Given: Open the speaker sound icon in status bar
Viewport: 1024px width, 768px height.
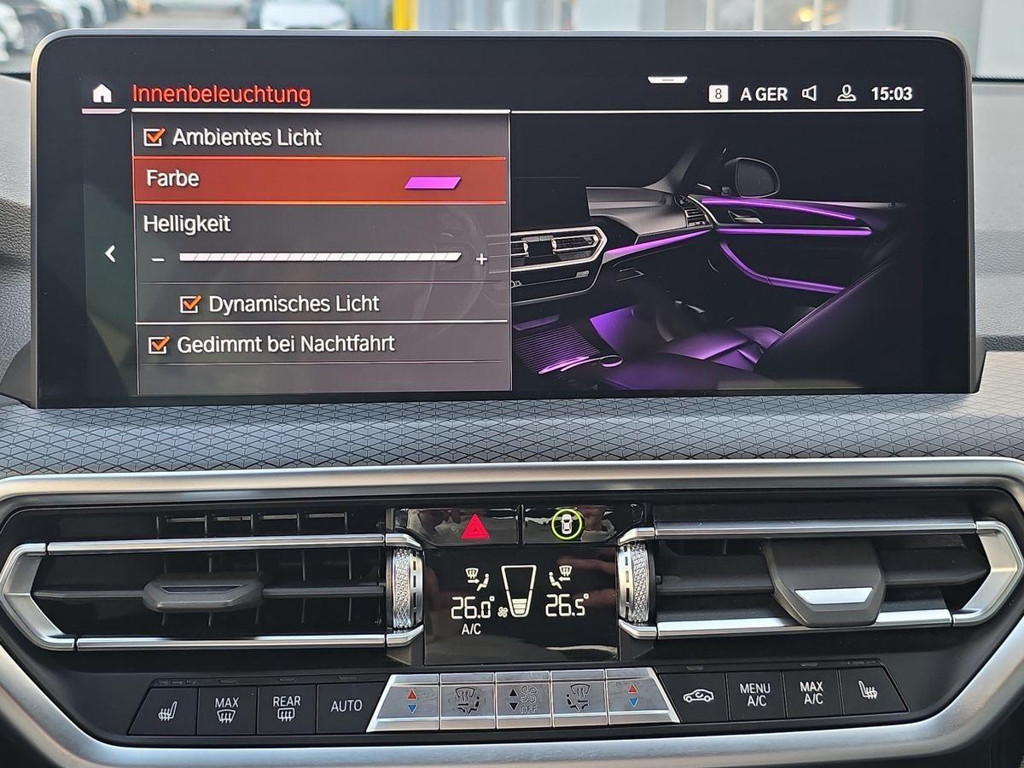Looking at the screenshot, I should [x=809, y=94].
